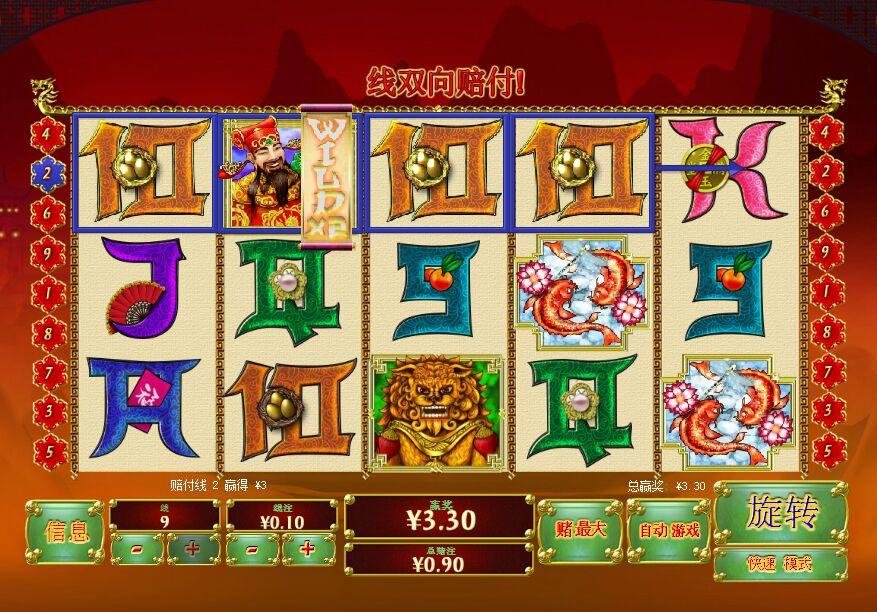Spin the reels with 旋转
The height and width of the screenshot is (612, 877).
pyautogui.click(x=781, y=513)
